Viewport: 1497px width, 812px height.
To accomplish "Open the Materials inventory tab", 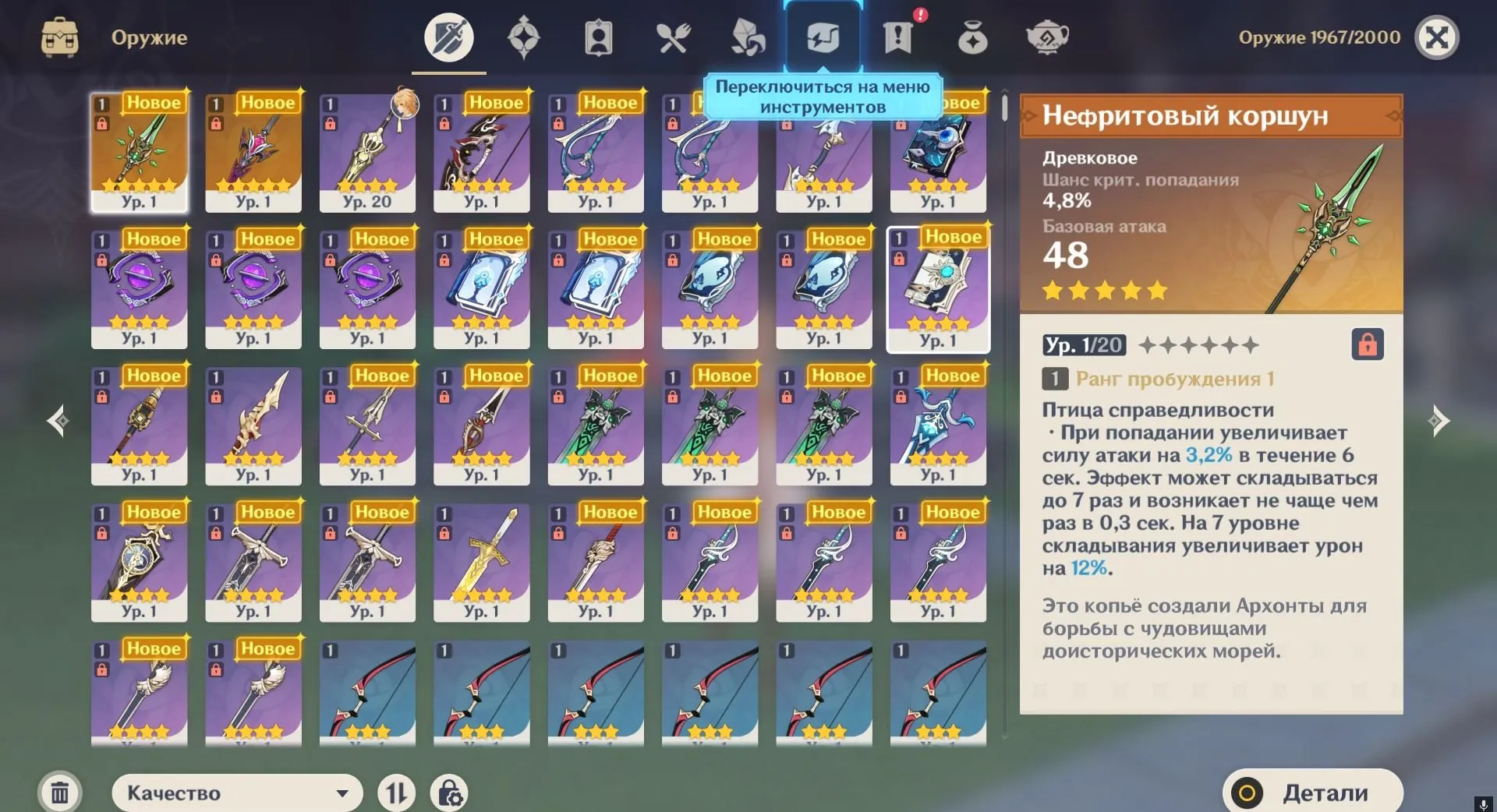I will point(747,35).
